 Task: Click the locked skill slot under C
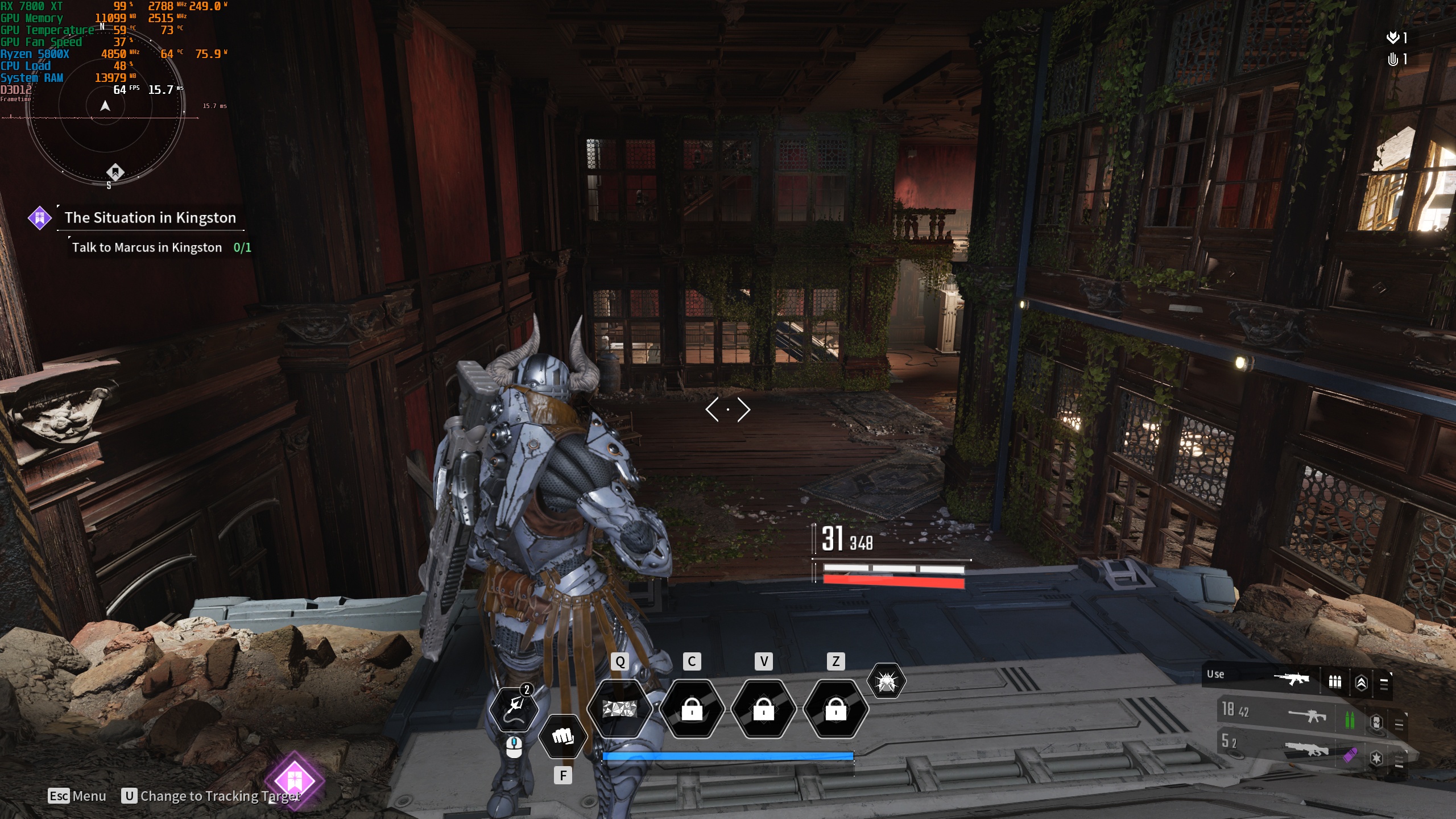692,709
